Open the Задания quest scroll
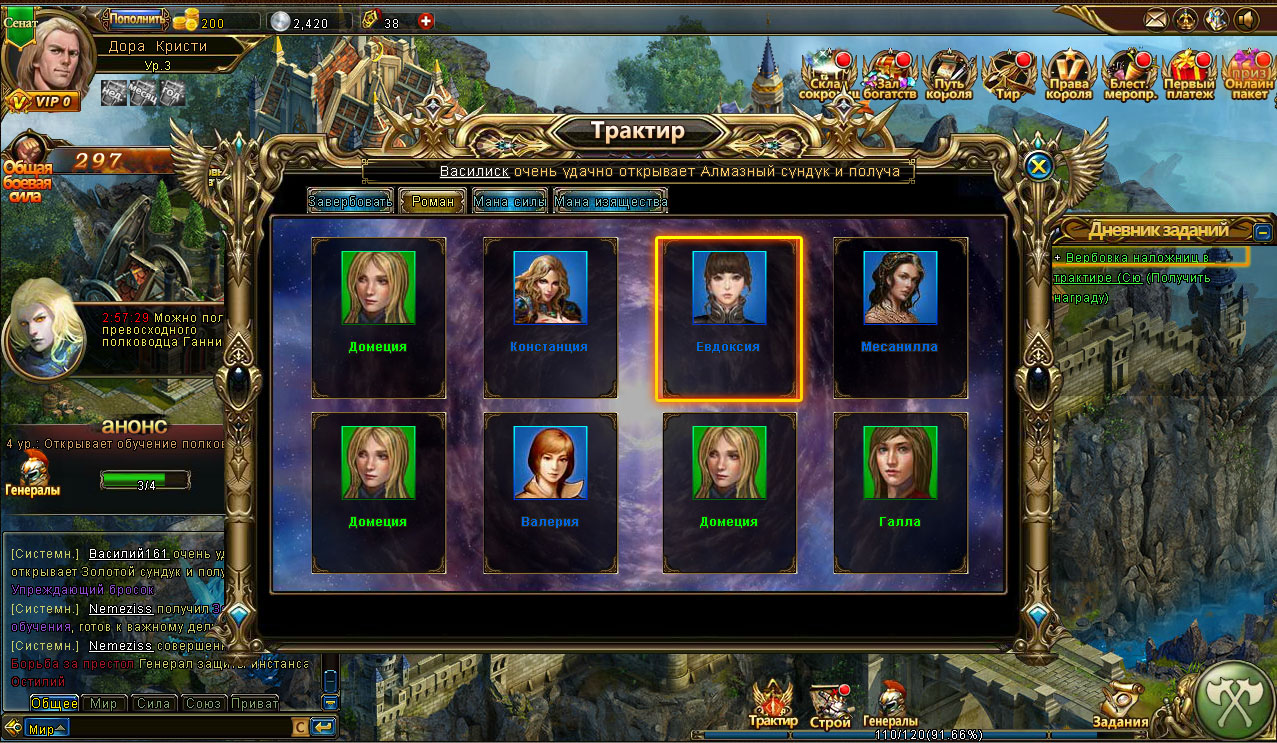This screenshot has width=1277, height=743. click(1120, 705)
